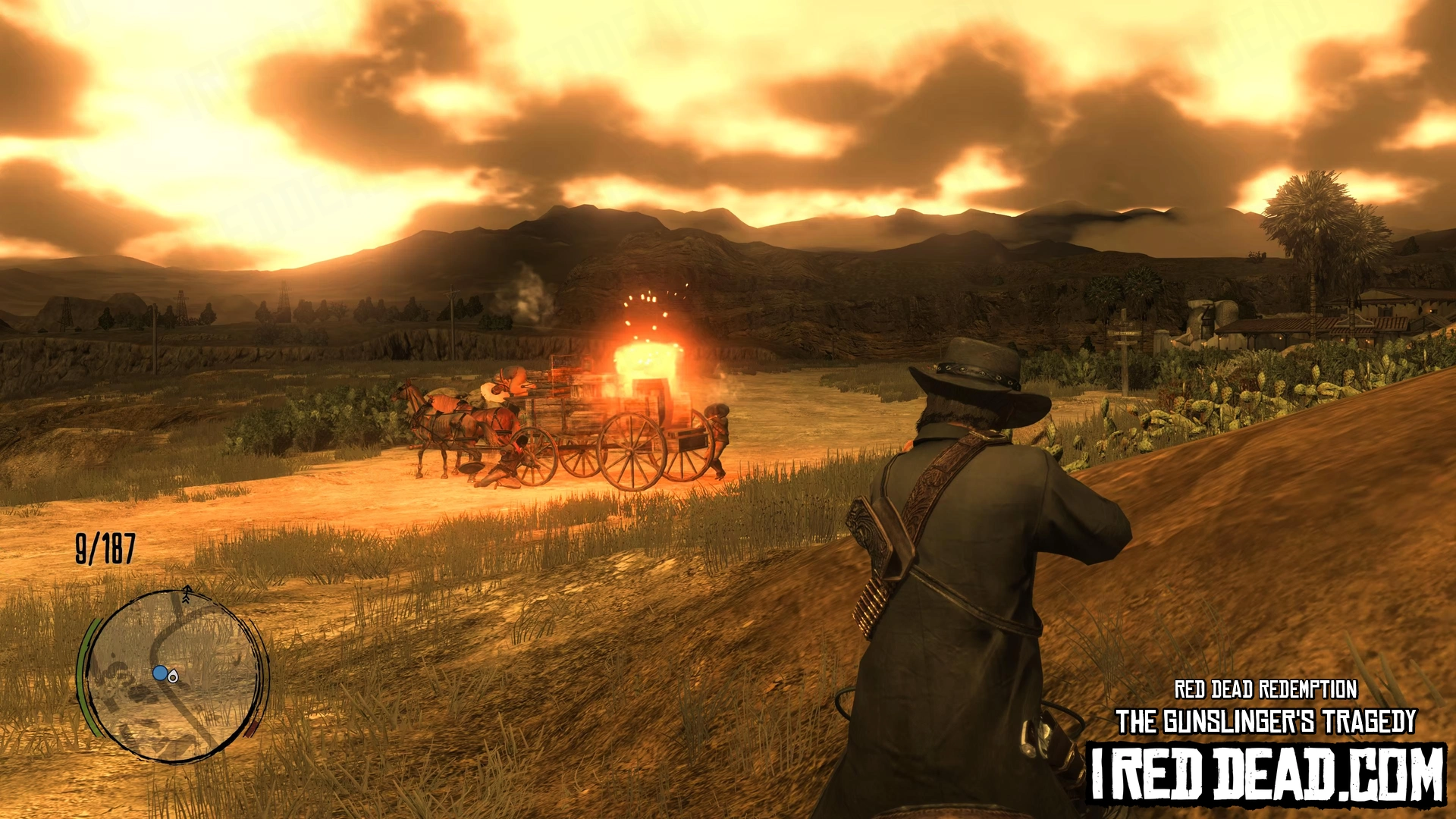Select the blue dot marker on minimap
This screenshot has height=819, width=1456.
point(159,673)
